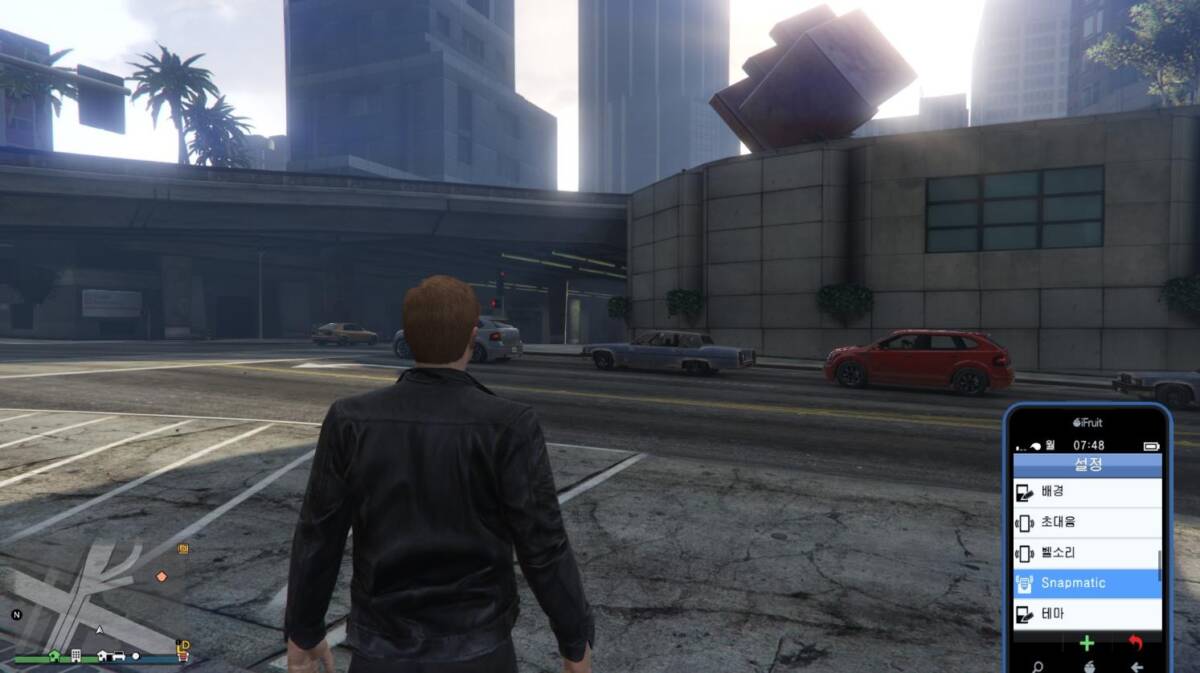Click the north compass indicator on the minimap

(x=17, y=614)
